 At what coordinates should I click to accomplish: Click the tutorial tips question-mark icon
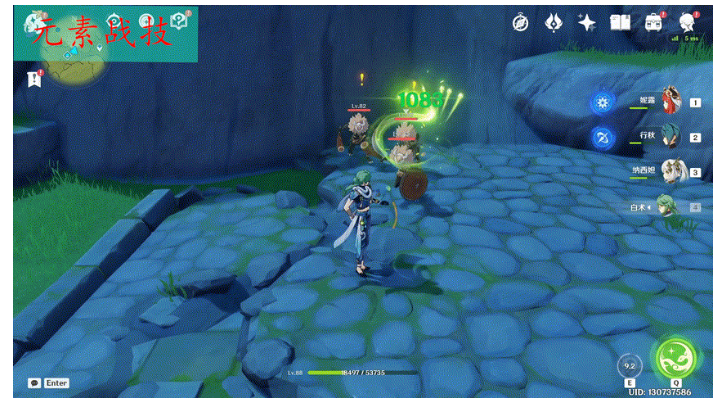pos(180,21)
